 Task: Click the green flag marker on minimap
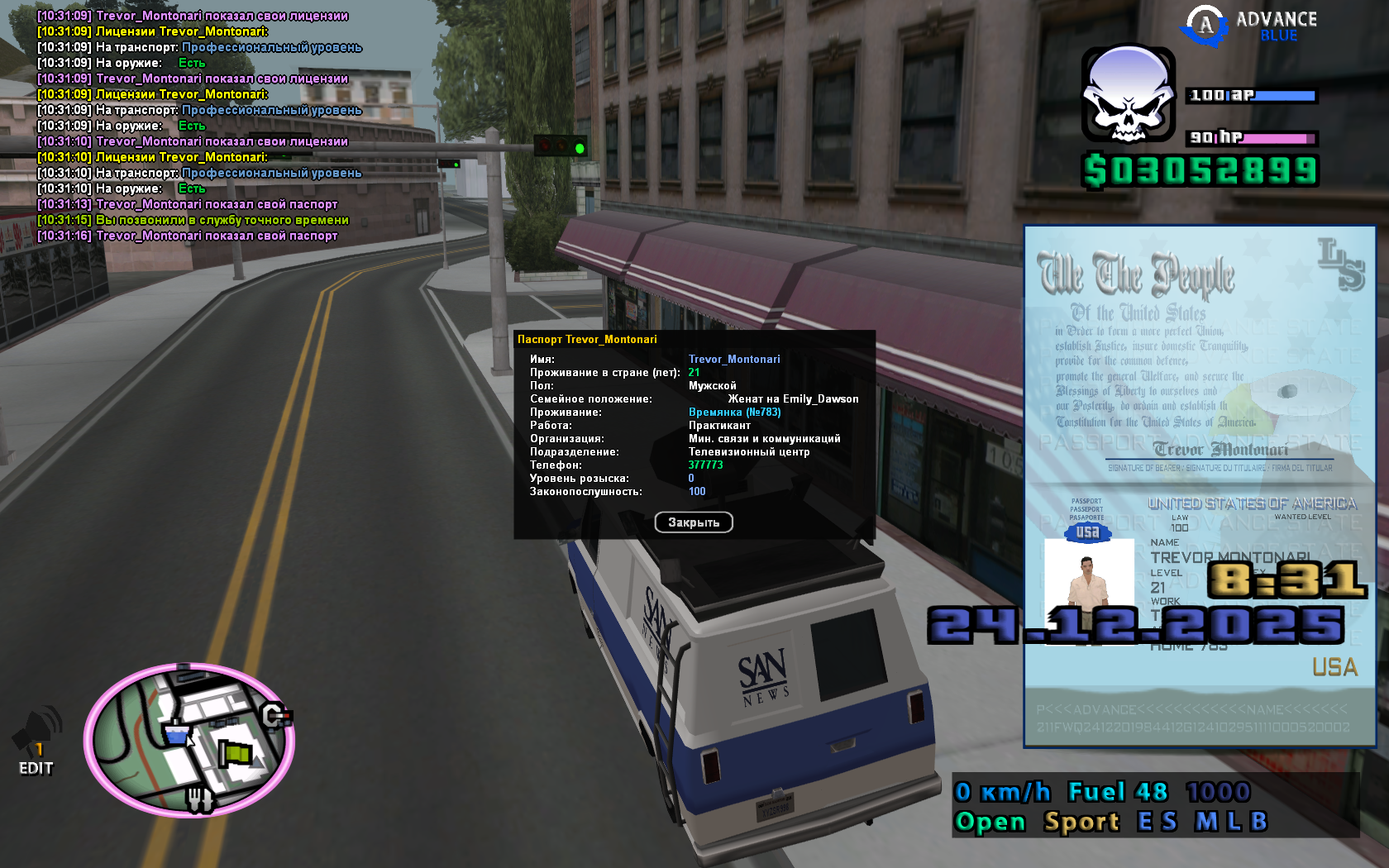[235, 753]
